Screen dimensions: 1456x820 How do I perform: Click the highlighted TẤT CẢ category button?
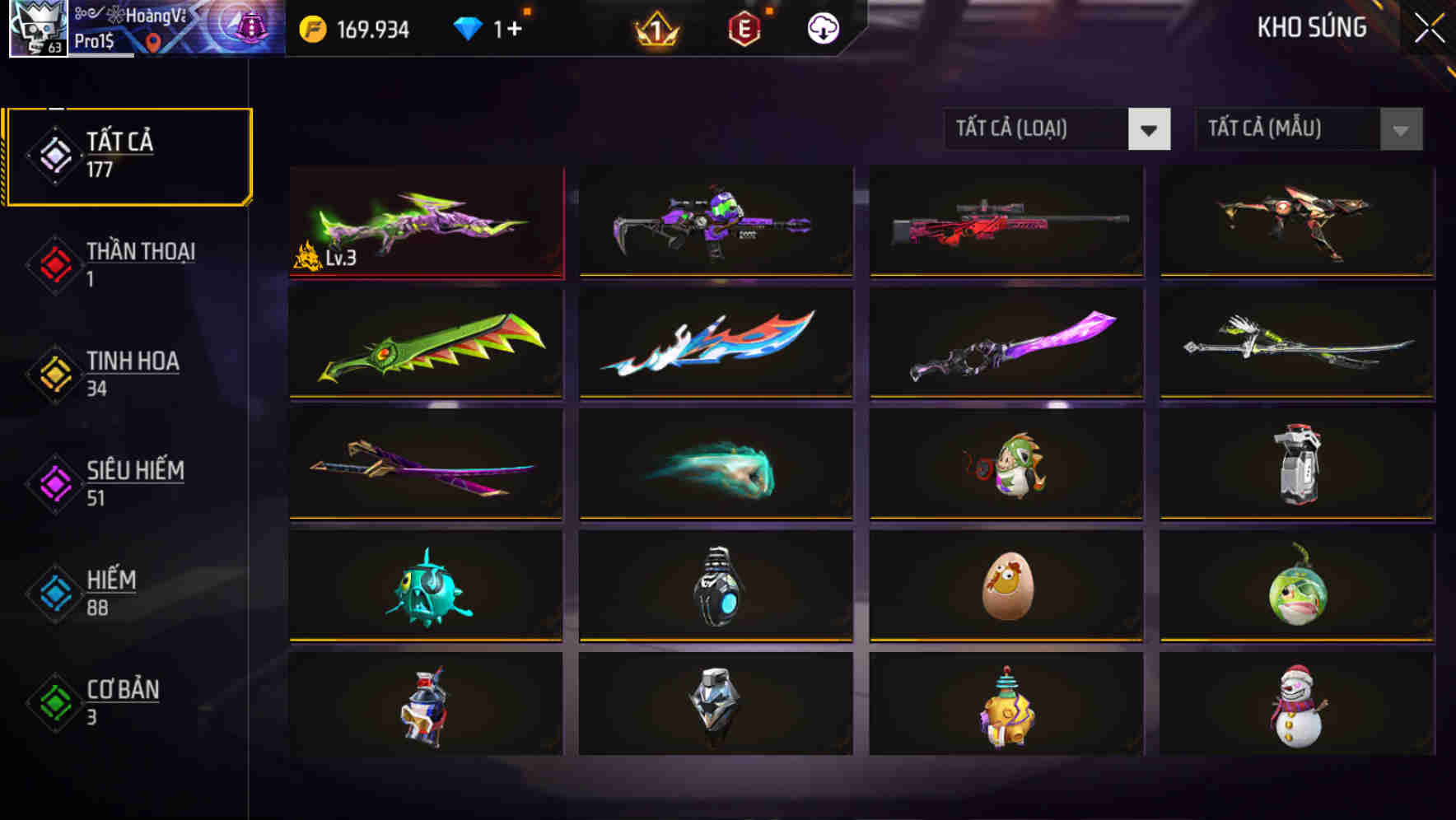[128, 153]
